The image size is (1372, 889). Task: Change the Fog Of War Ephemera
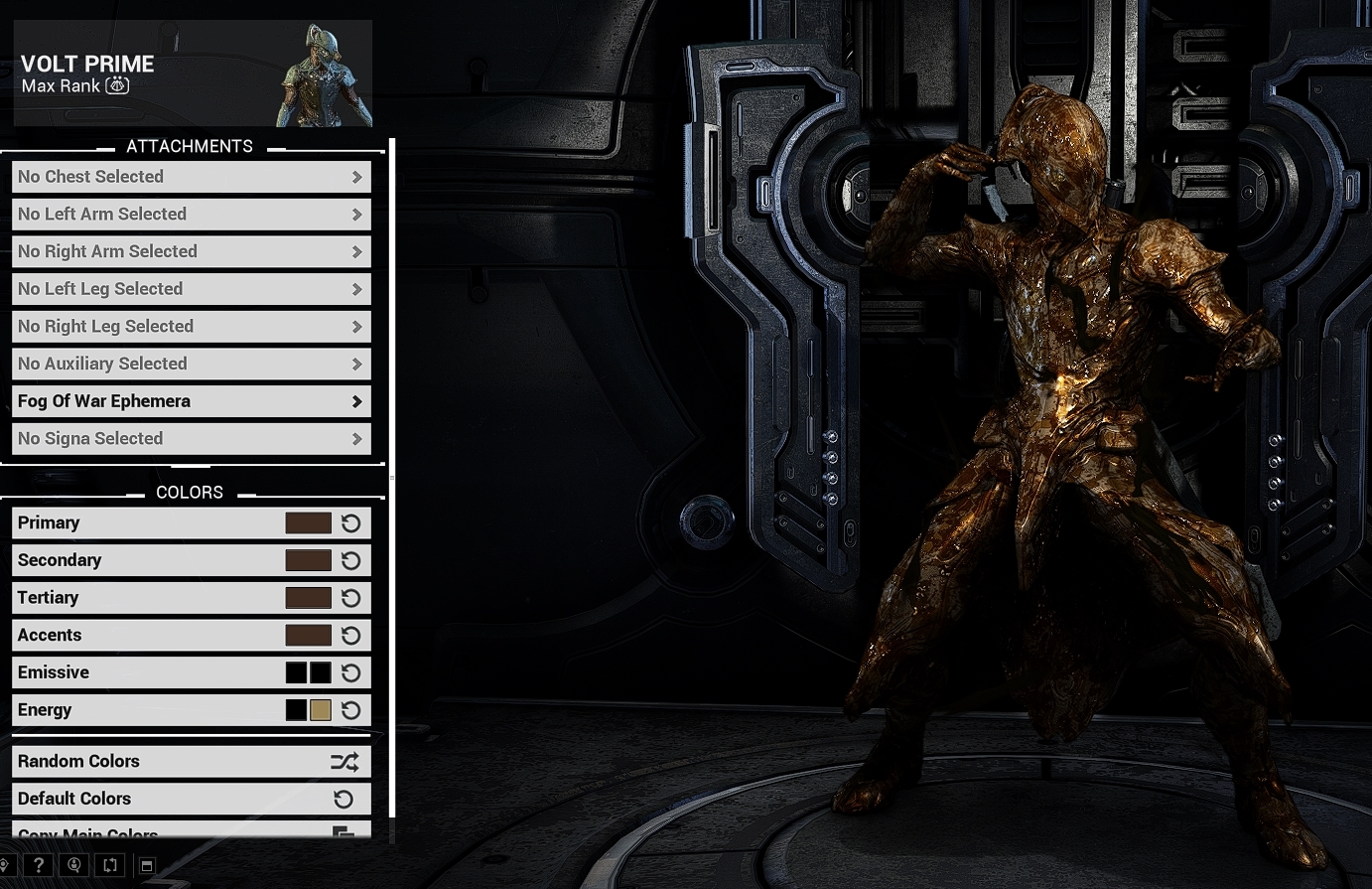[x=191, y=401]
